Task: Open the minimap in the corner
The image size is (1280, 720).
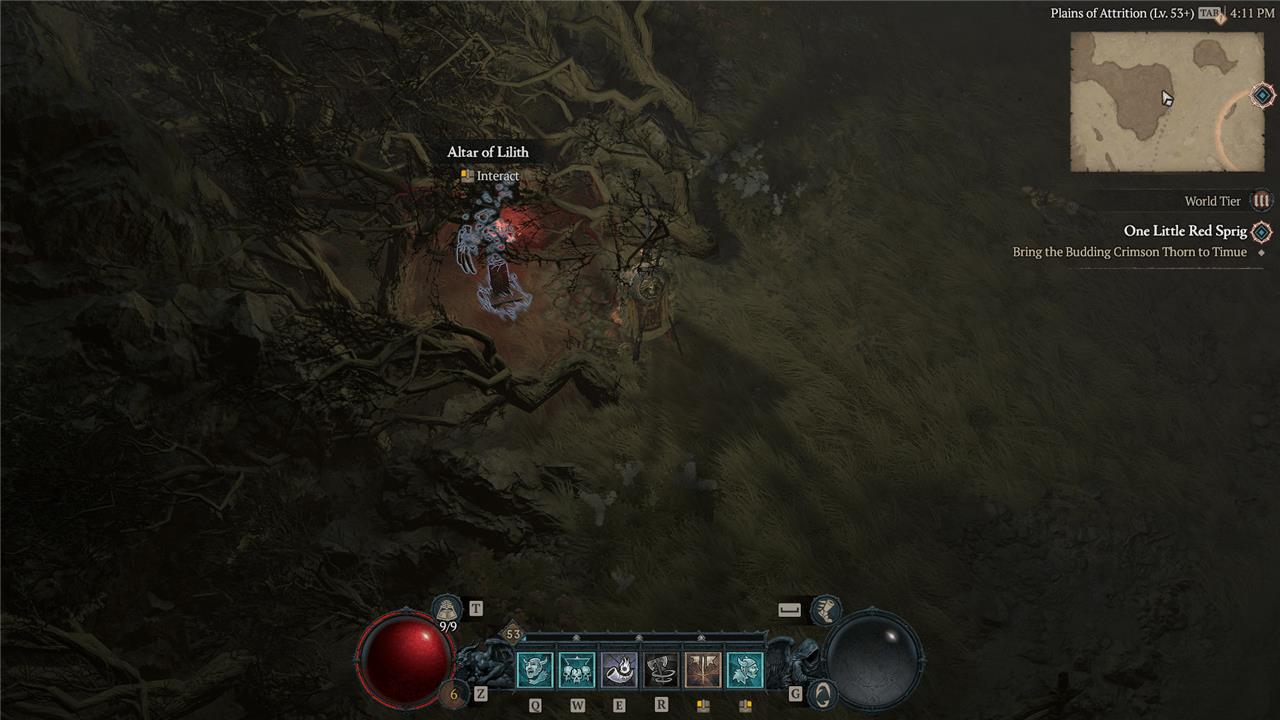Action: pos(1166,101)
